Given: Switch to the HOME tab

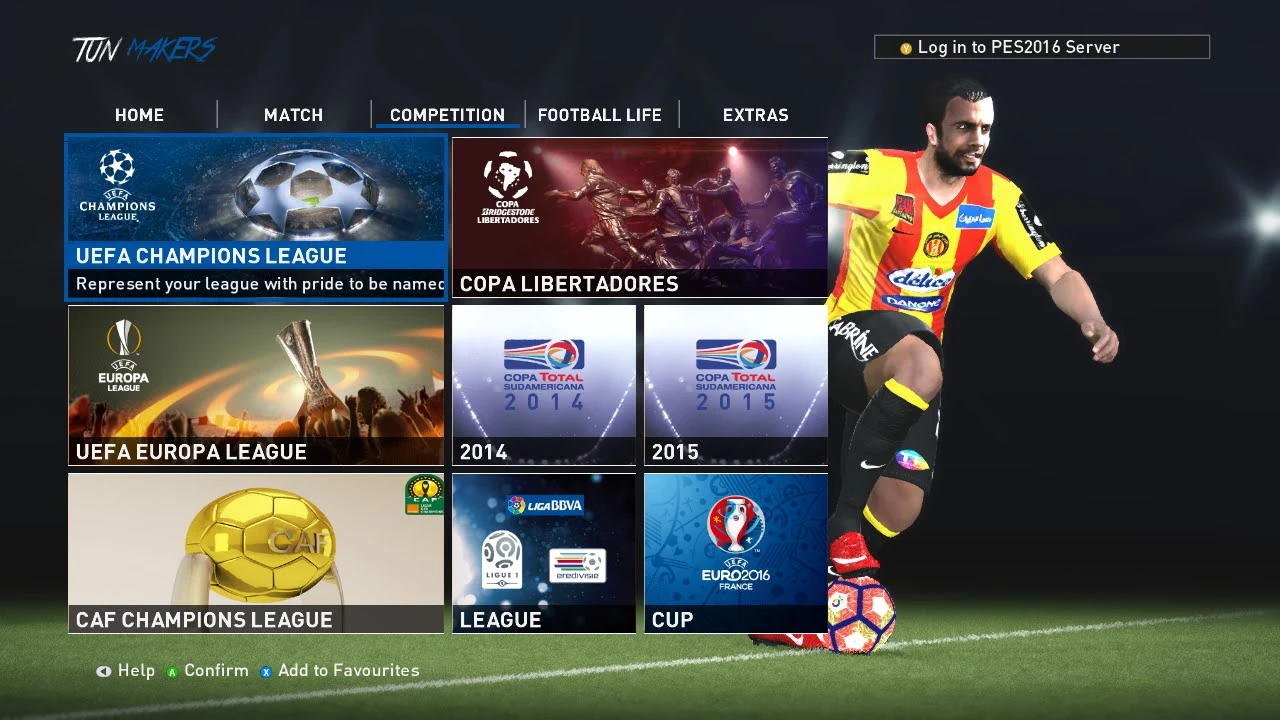Looking at the screenshot, I should 139,114.
